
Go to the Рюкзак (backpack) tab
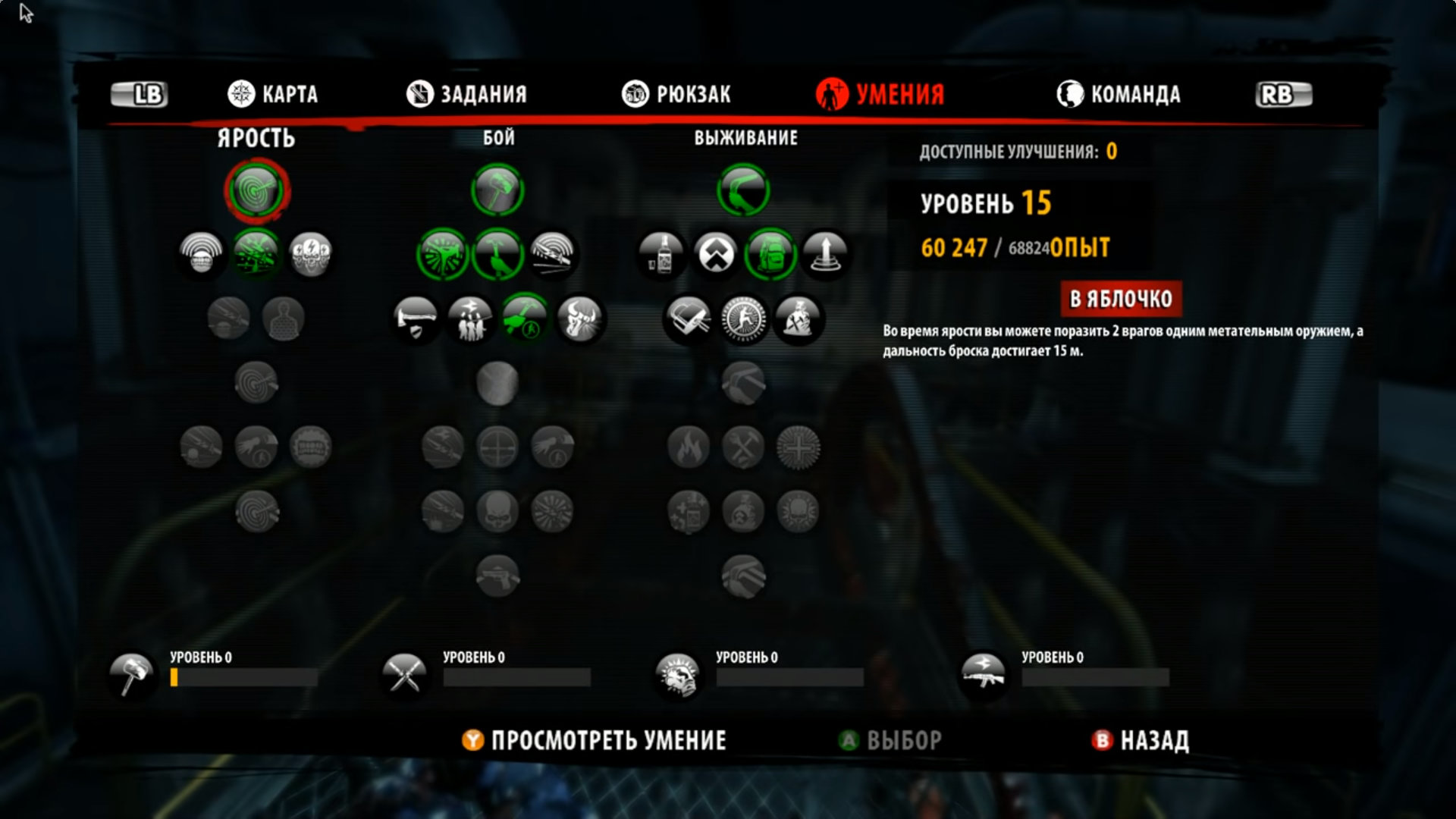click(x=676, y=94)
